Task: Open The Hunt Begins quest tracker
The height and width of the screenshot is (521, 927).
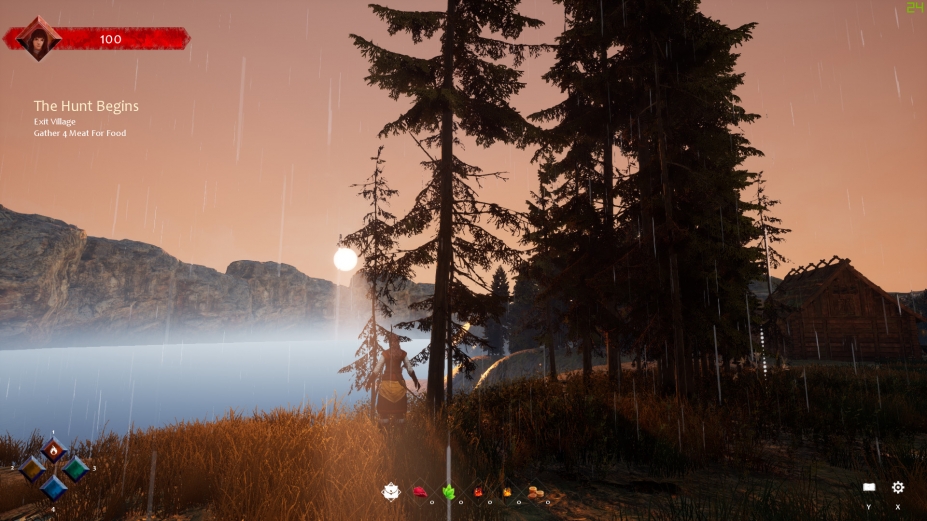Action: [86, 106]
